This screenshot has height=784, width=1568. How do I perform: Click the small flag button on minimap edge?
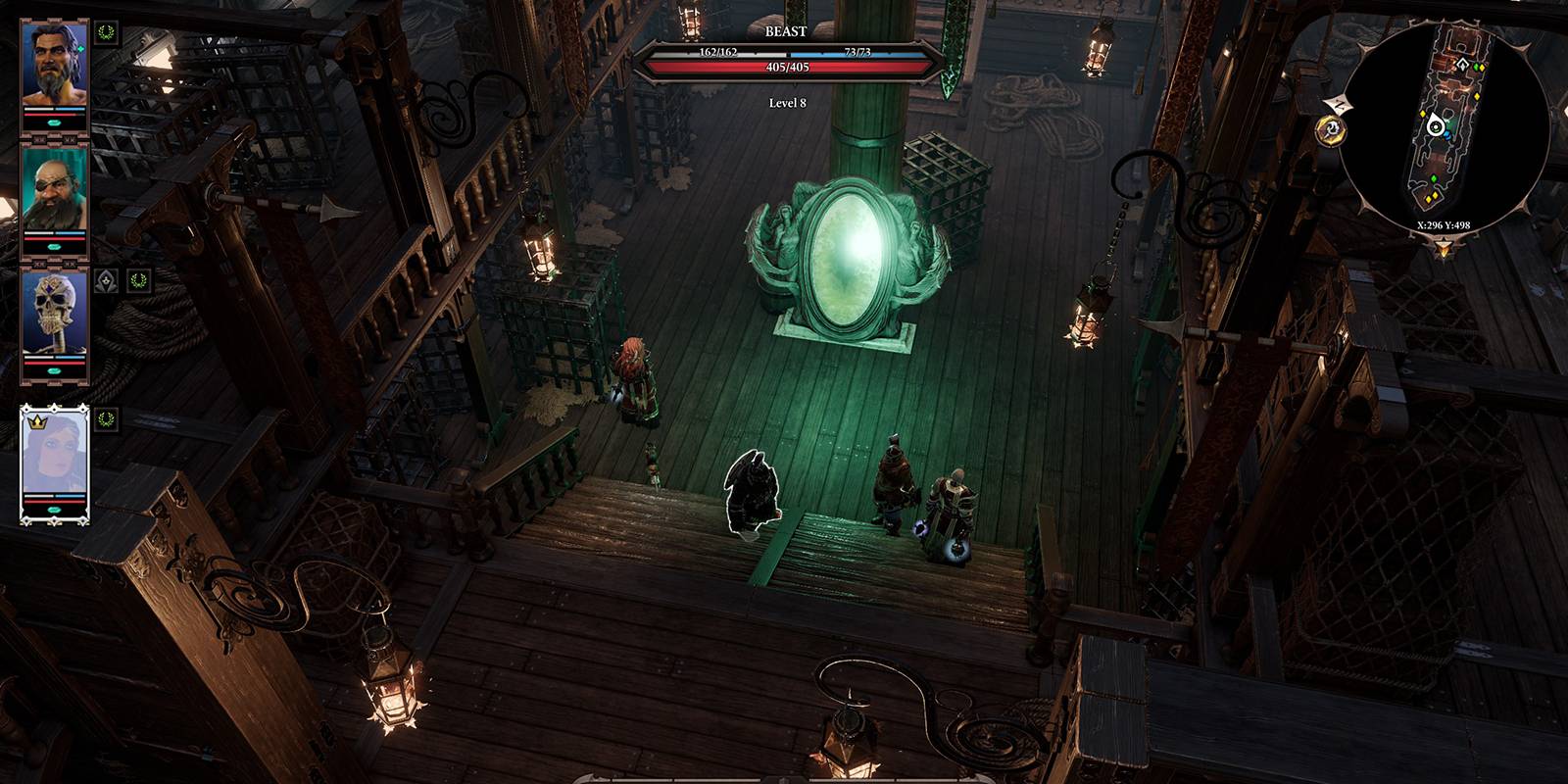tap(1336, 102)
